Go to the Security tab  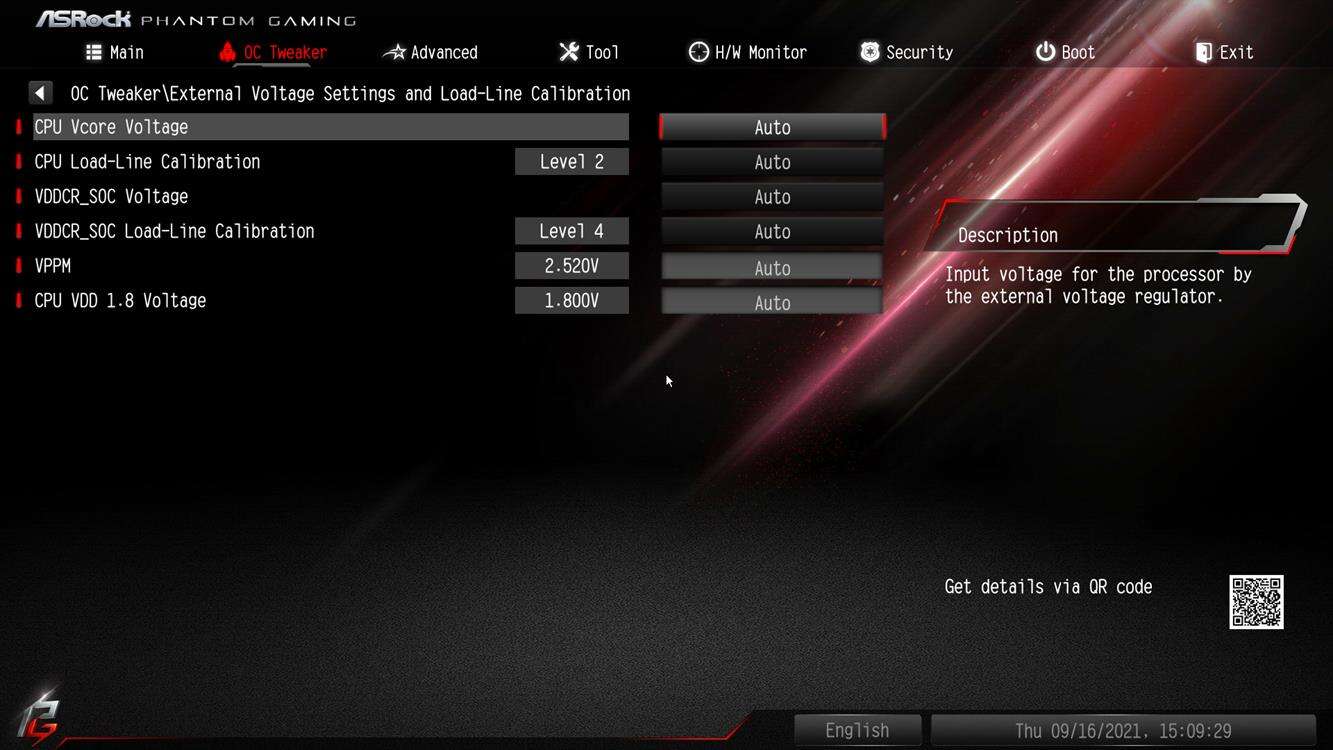click(x=907, y=52)
